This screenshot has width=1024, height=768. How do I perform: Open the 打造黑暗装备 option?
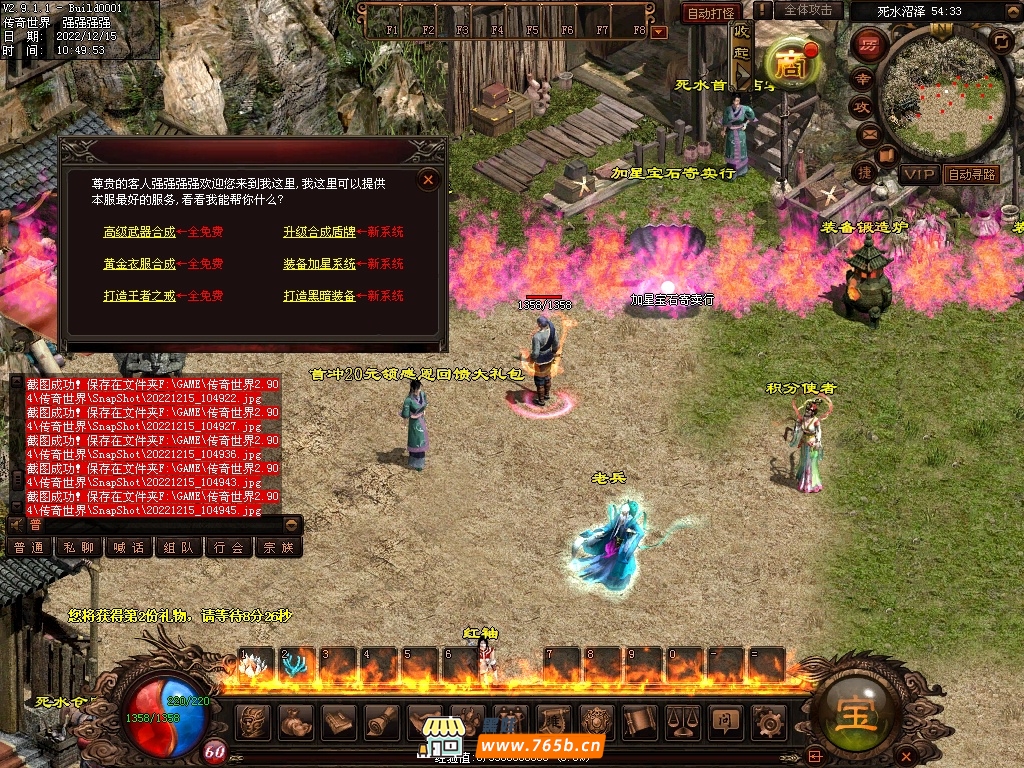click(319, 296)
